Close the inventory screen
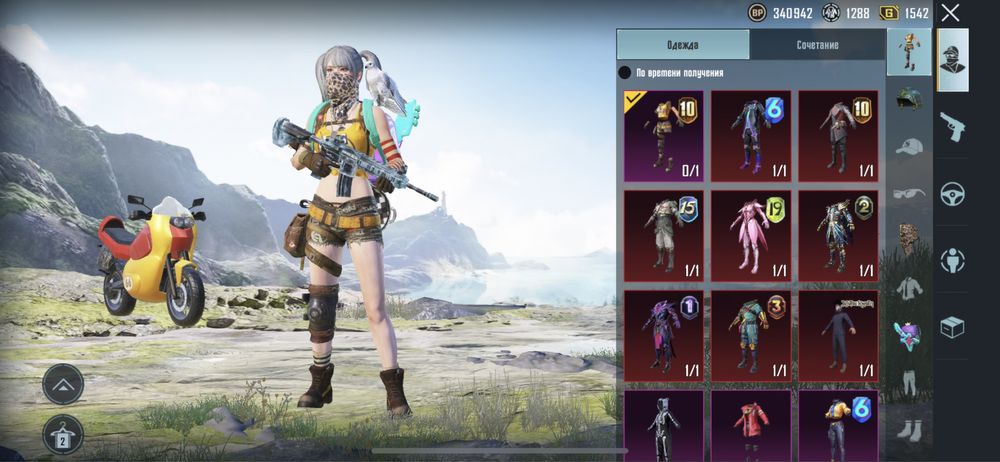Image resolution: width=1000 pixels, height=462 pixels. point(950,13)
